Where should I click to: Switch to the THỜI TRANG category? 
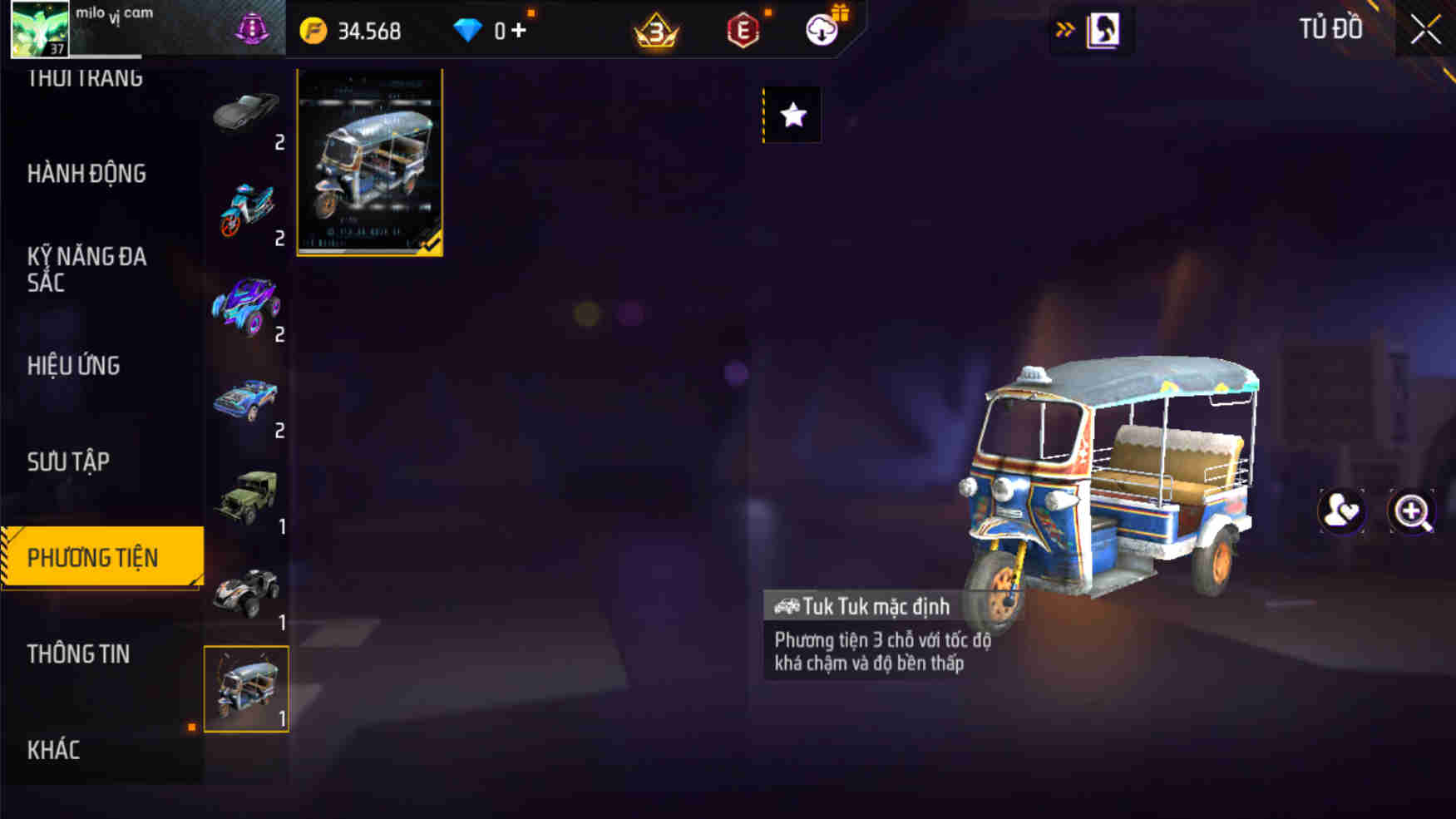[x=86, y=76]
